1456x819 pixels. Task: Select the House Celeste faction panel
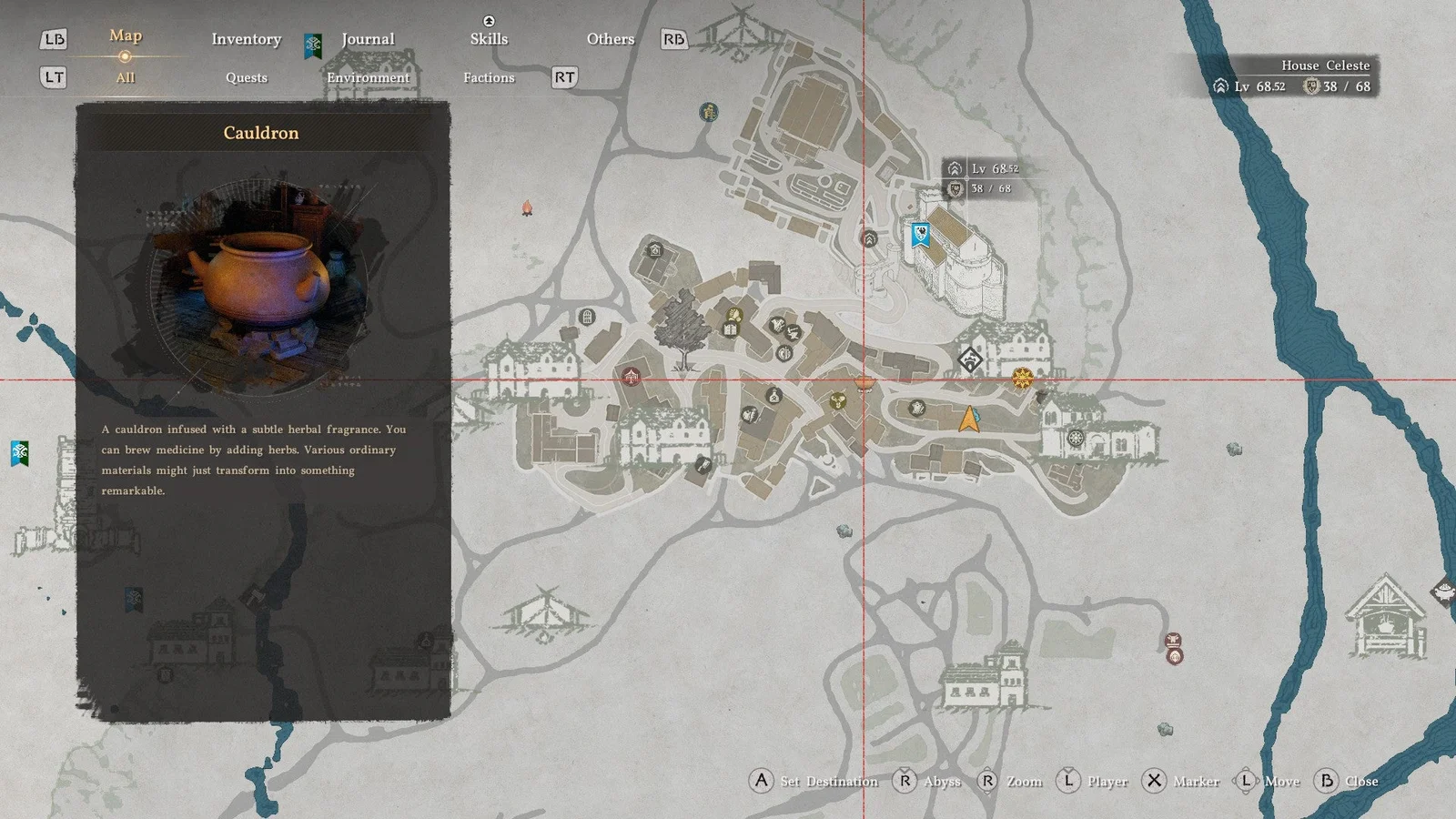[1292, 76]
